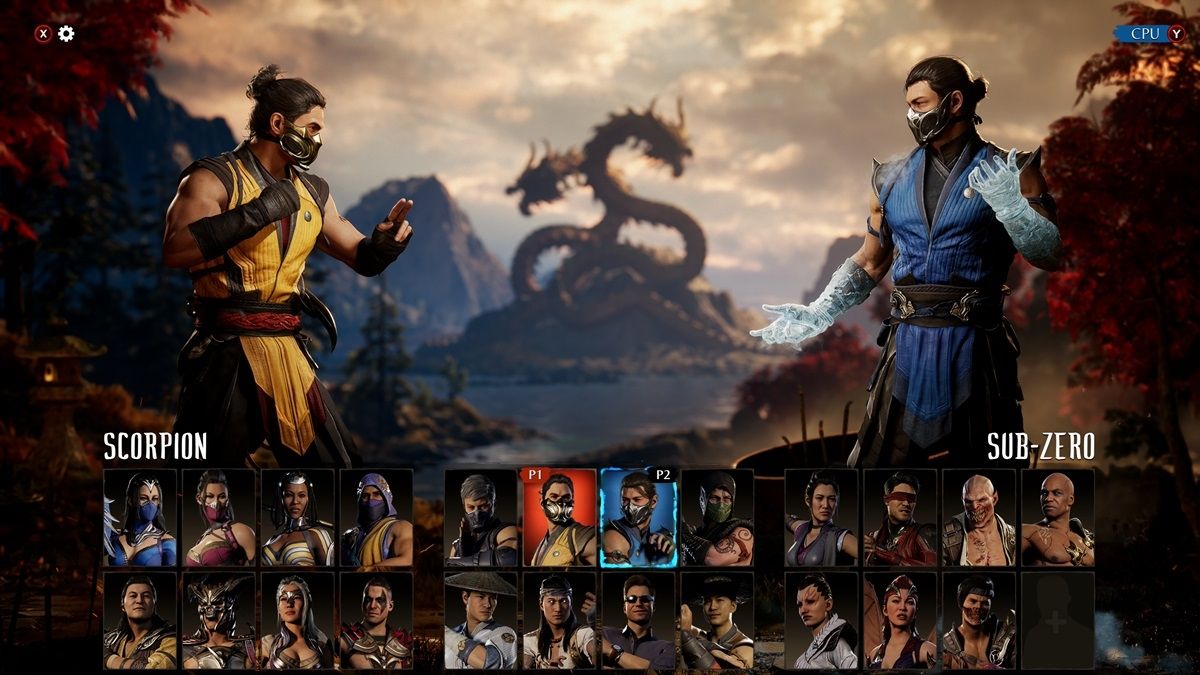Screen dimensions: 1200x675
Task: Select Johnny Cage wearing sunglasses
Action: (638, 620)
